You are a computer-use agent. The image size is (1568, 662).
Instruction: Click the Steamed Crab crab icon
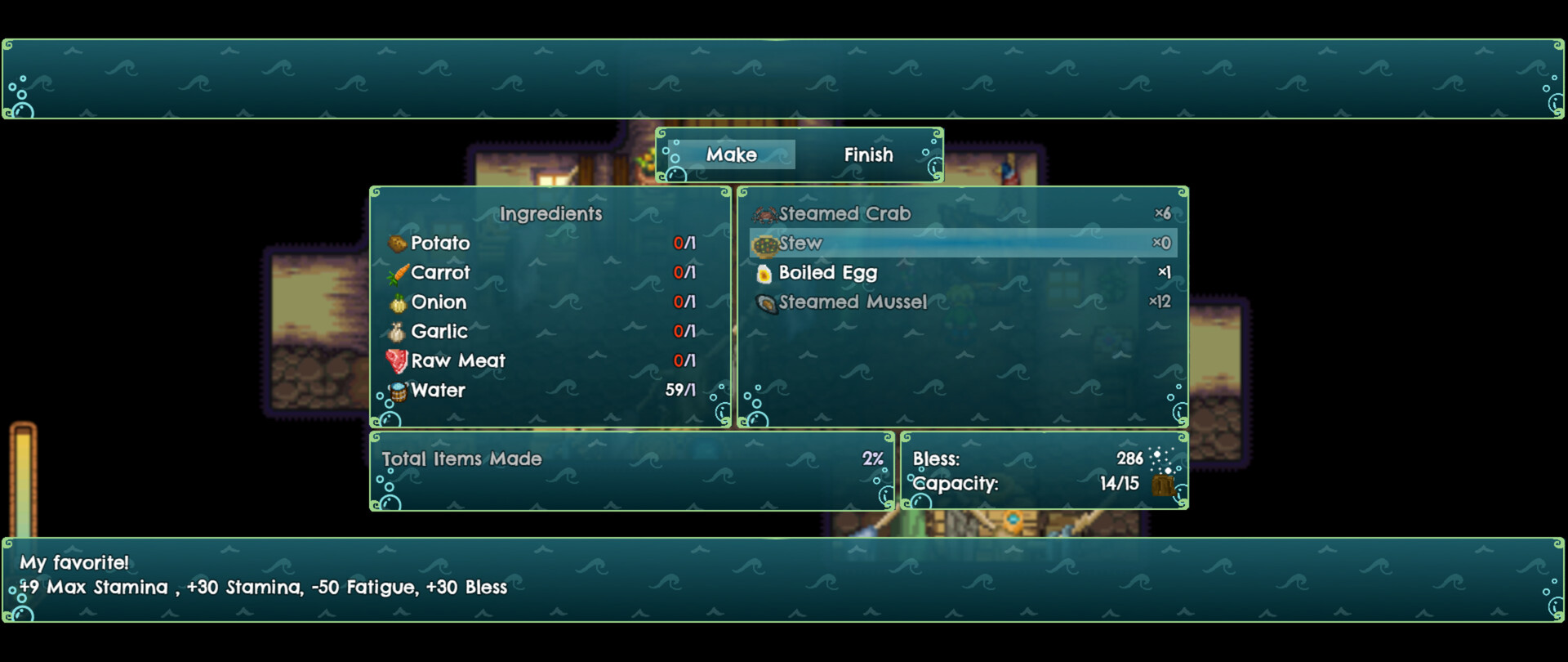coord(764,213)
